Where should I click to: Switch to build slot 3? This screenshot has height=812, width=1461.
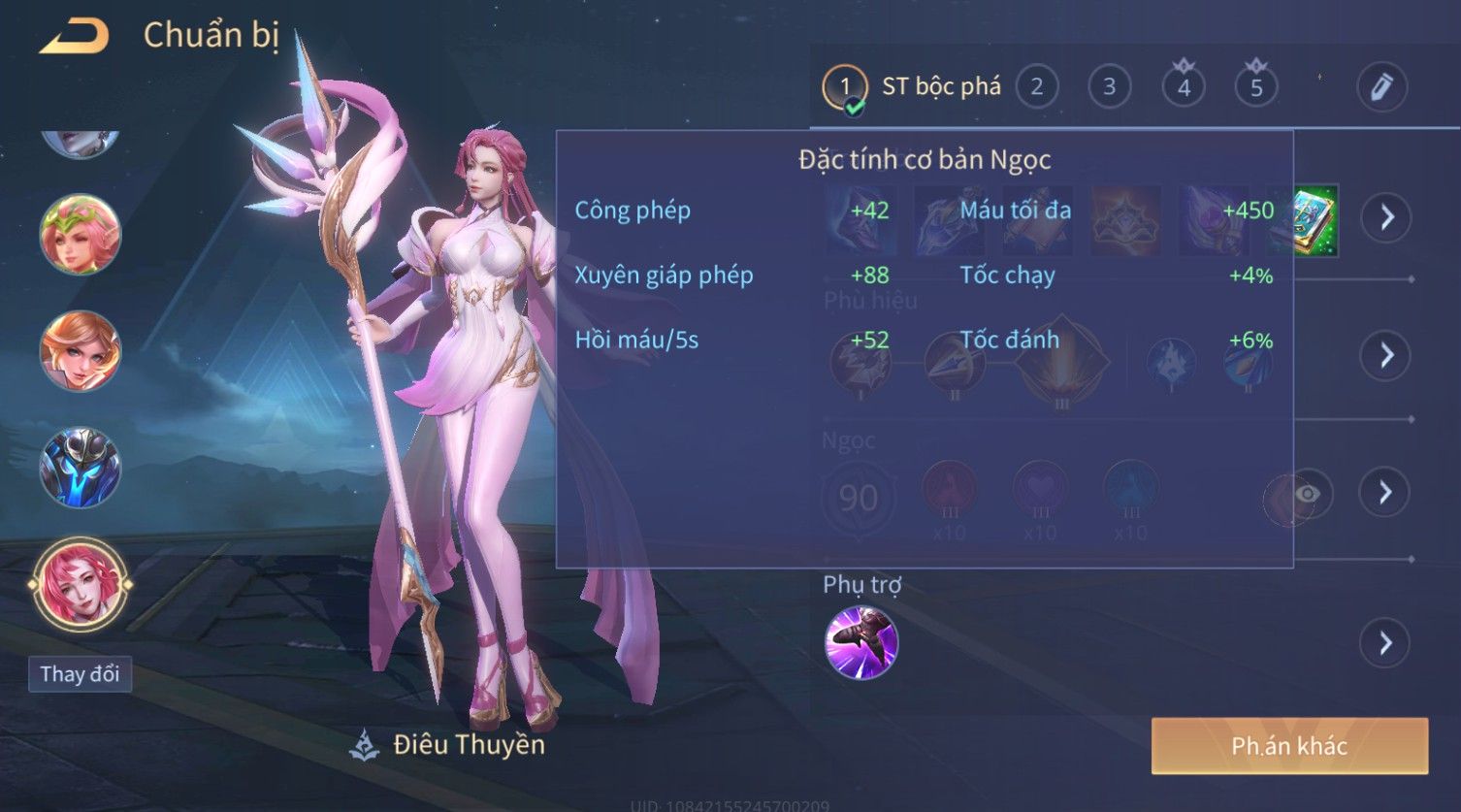pyautogui.click(x=1109, y=87)
